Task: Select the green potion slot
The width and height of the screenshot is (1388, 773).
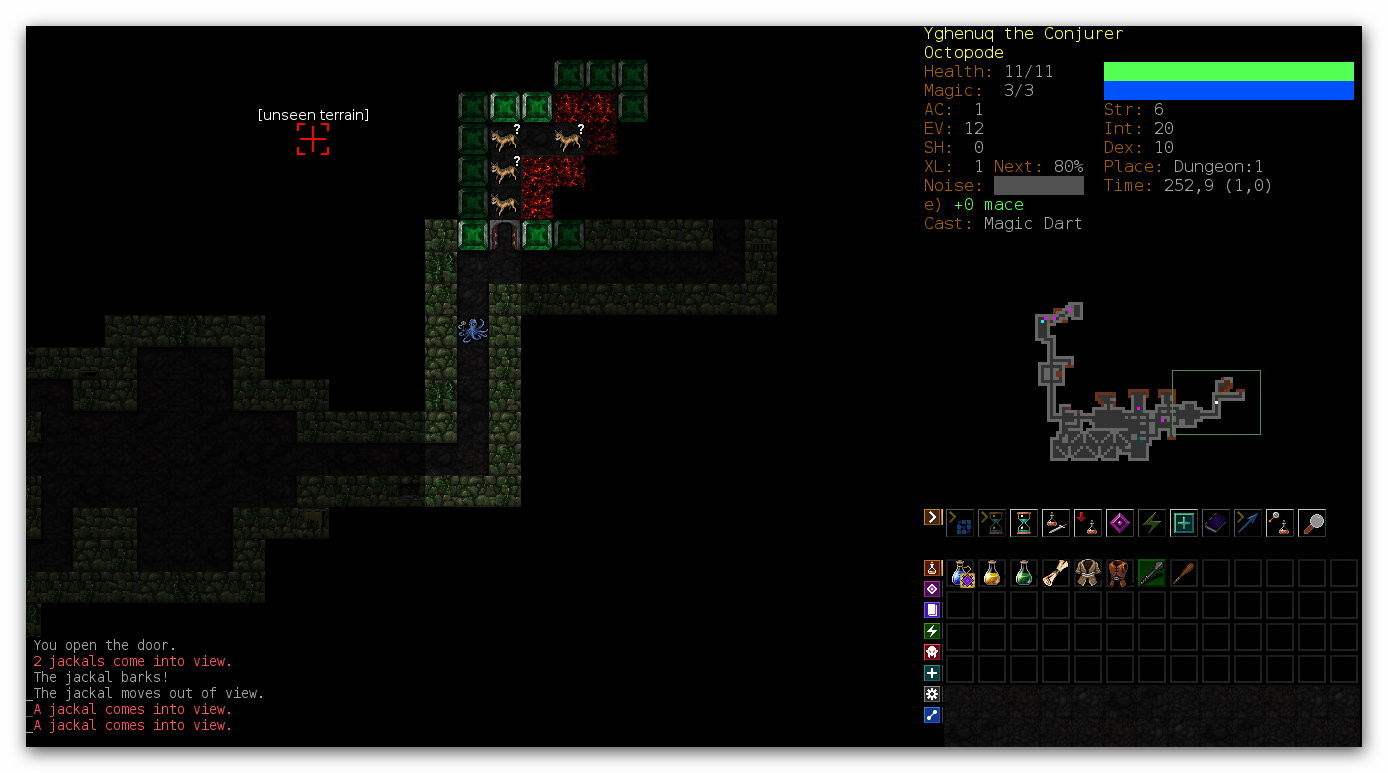Action: tap(1024, 573)
